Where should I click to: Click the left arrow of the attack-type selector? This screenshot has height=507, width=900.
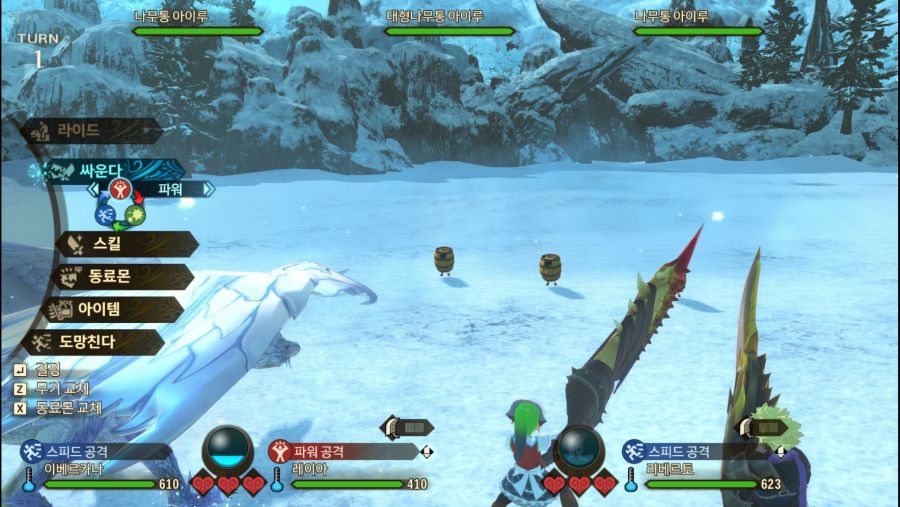(93, 188)
